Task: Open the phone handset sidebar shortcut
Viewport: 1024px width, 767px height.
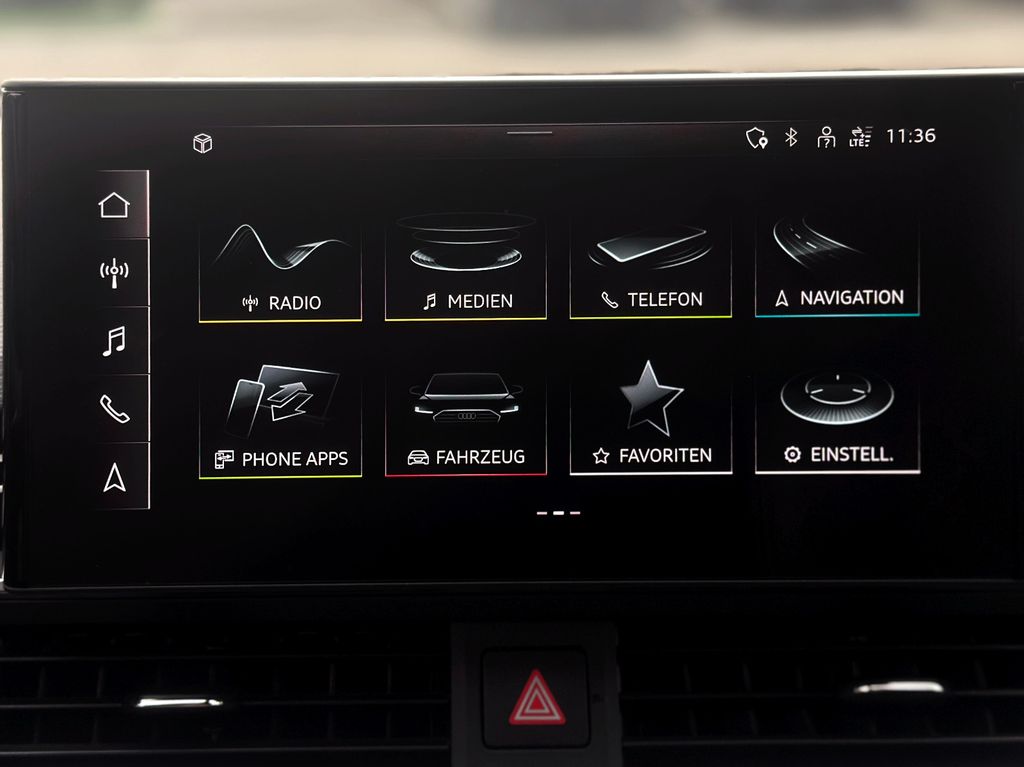Action: point(114,408)
